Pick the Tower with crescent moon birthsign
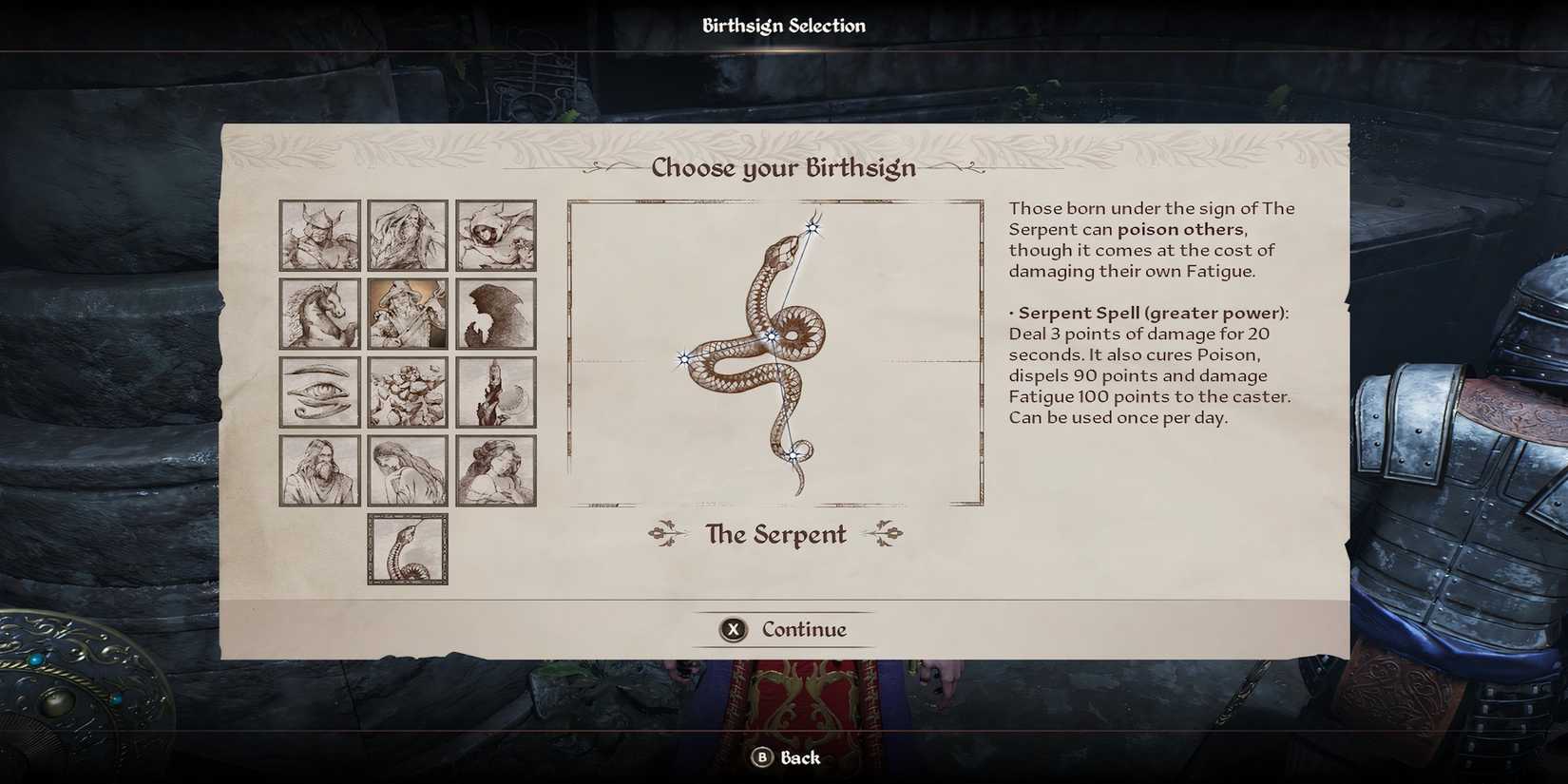Viewport: 1568px width, 784px height. [496, 391]
